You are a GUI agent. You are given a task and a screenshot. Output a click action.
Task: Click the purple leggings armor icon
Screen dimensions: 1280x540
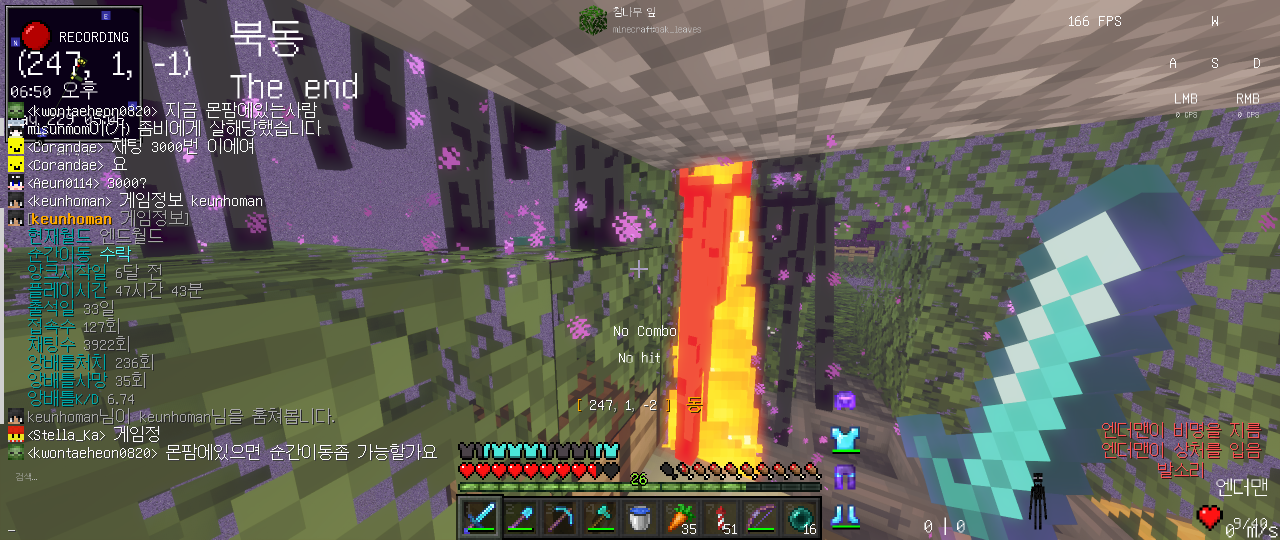tap(845, 477)
